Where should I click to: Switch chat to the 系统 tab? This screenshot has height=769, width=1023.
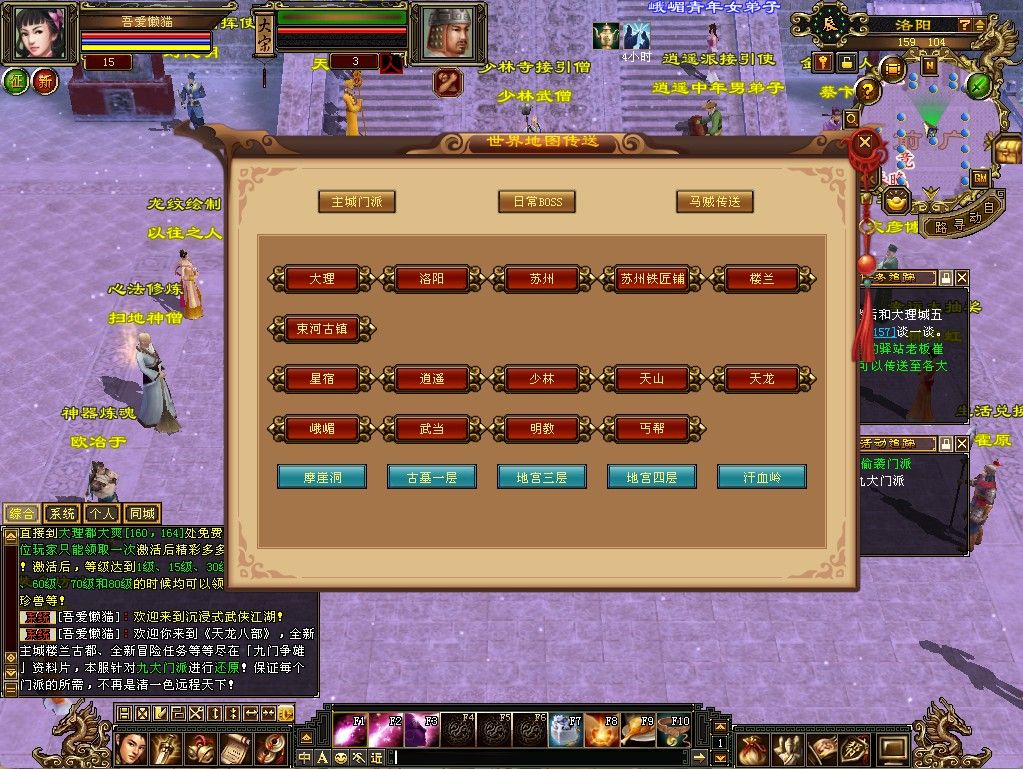62,514
